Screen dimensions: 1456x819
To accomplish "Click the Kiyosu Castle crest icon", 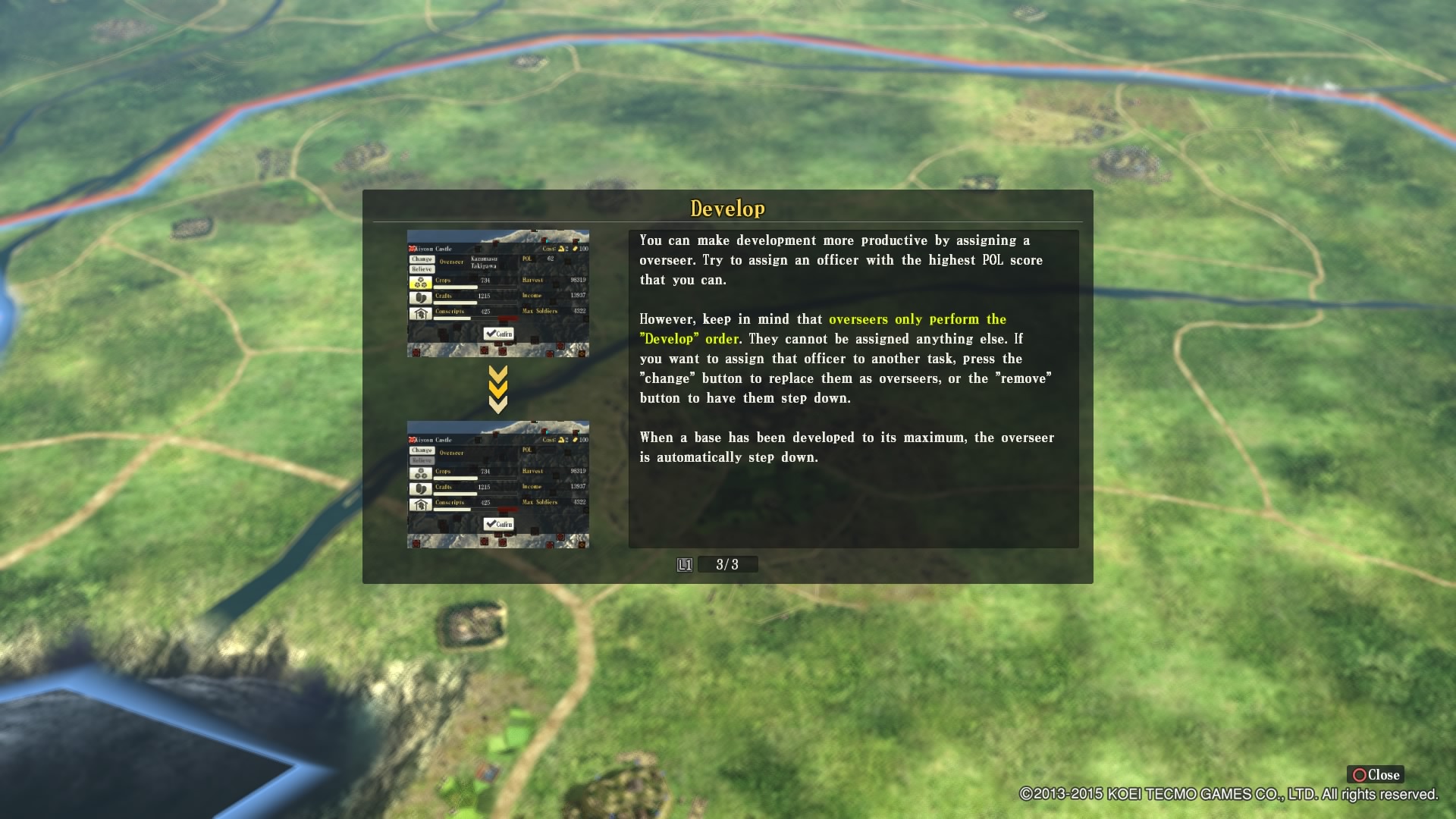I will point(412,249).
